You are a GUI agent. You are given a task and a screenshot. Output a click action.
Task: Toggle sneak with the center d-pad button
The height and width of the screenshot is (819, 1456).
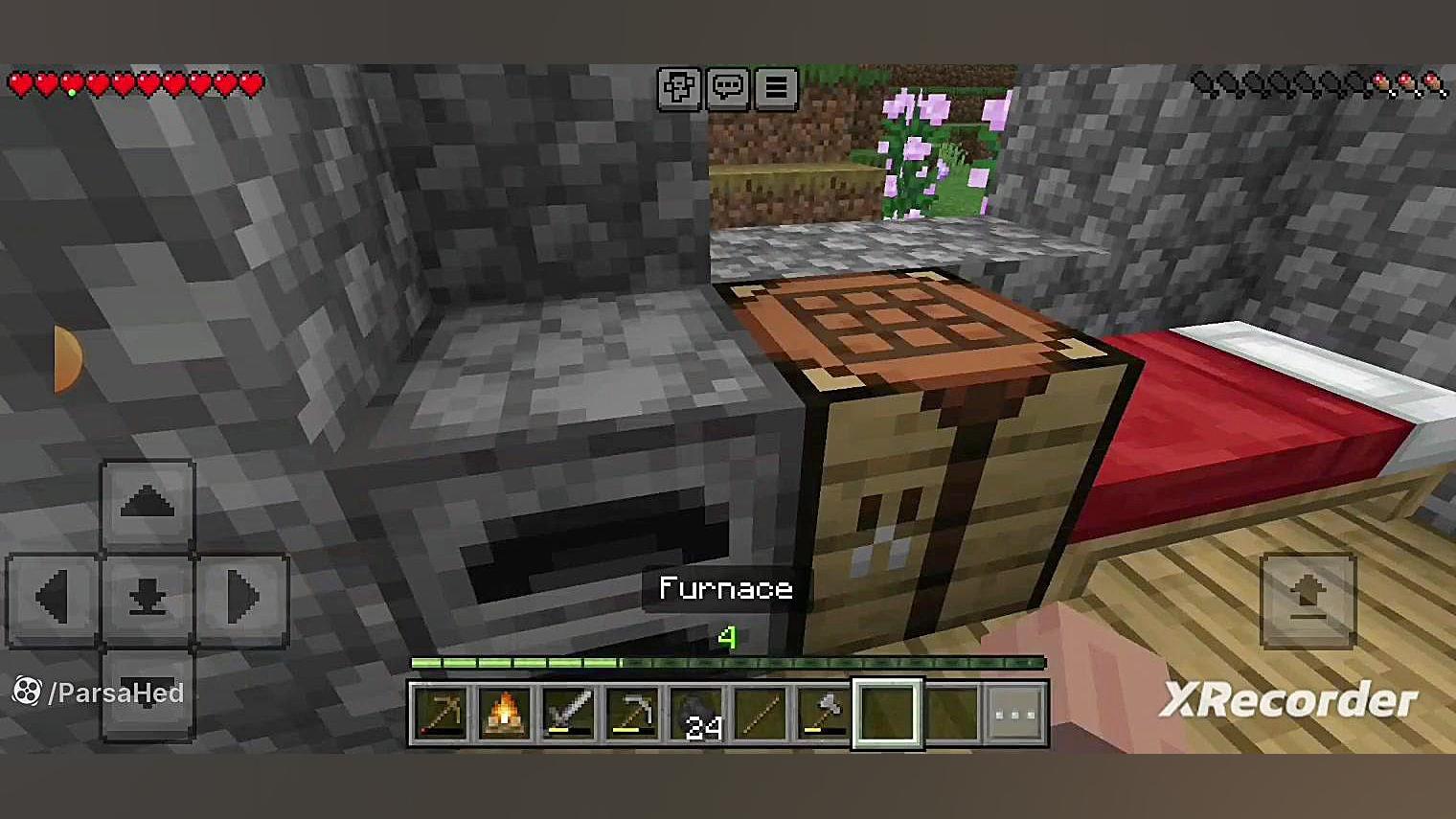[148, 598]
